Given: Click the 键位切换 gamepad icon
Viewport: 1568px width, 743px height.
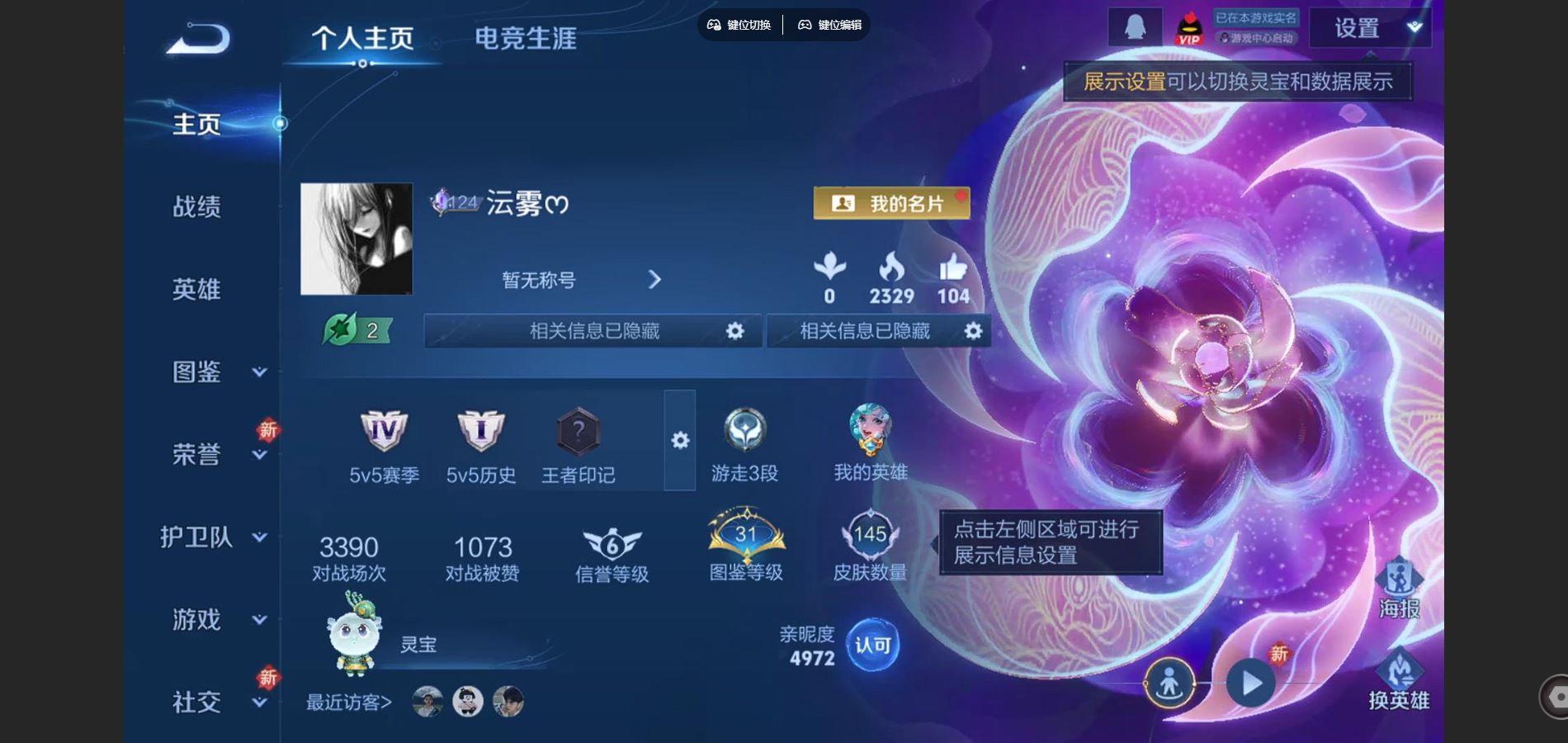Looking at the screenshot, I should pyautogui.click(x=715, y=25).
